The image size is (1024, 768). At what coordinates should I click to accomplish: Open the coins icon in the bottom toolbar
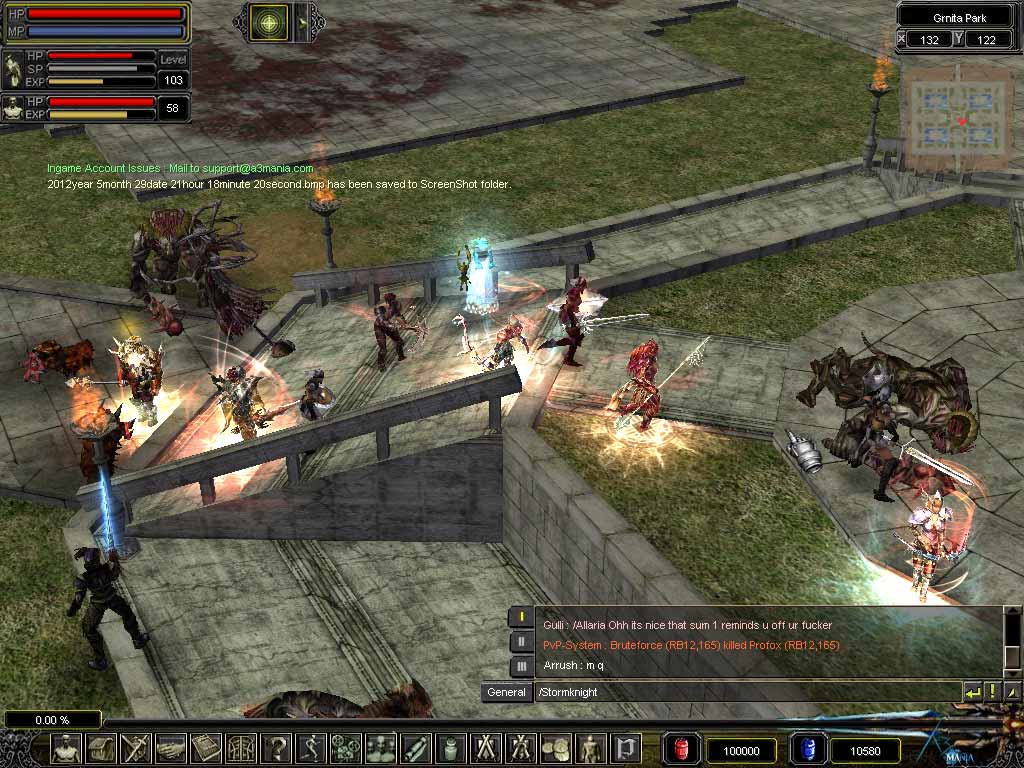click(x=555, y=748)
